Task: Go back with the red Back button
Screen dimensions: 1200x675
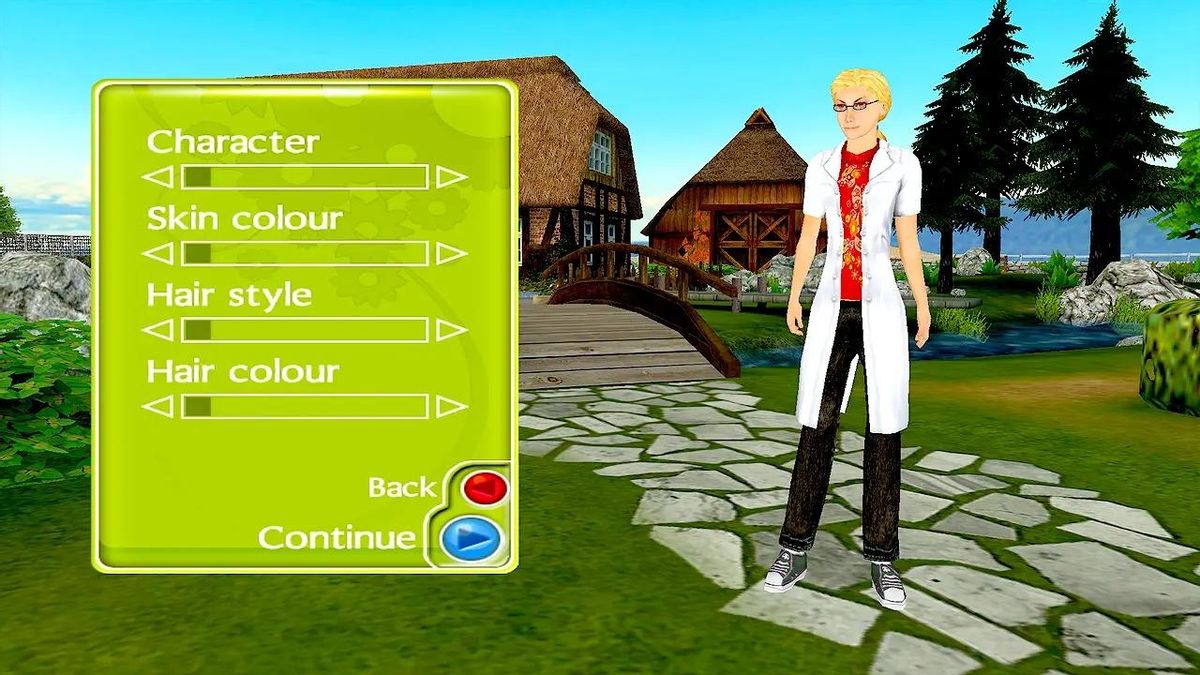Action: coord(485,488)
